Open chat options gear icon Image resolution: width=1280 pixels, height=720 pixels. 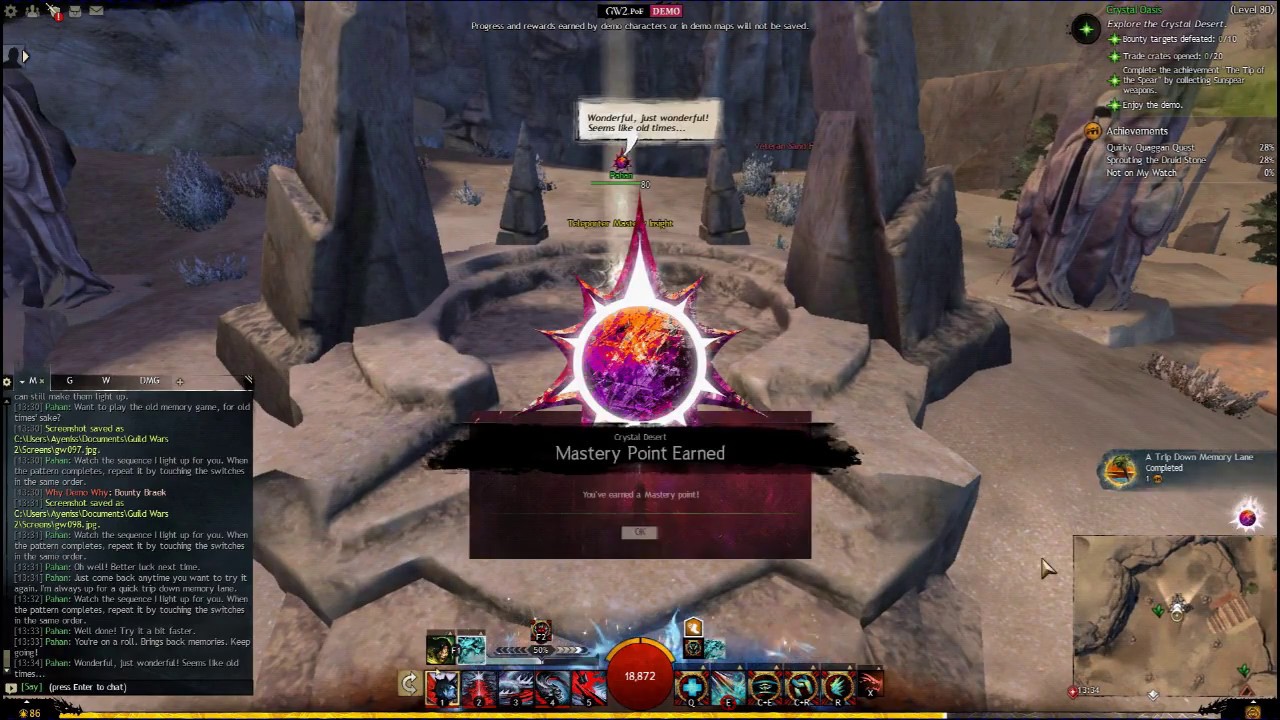[7, 382]
